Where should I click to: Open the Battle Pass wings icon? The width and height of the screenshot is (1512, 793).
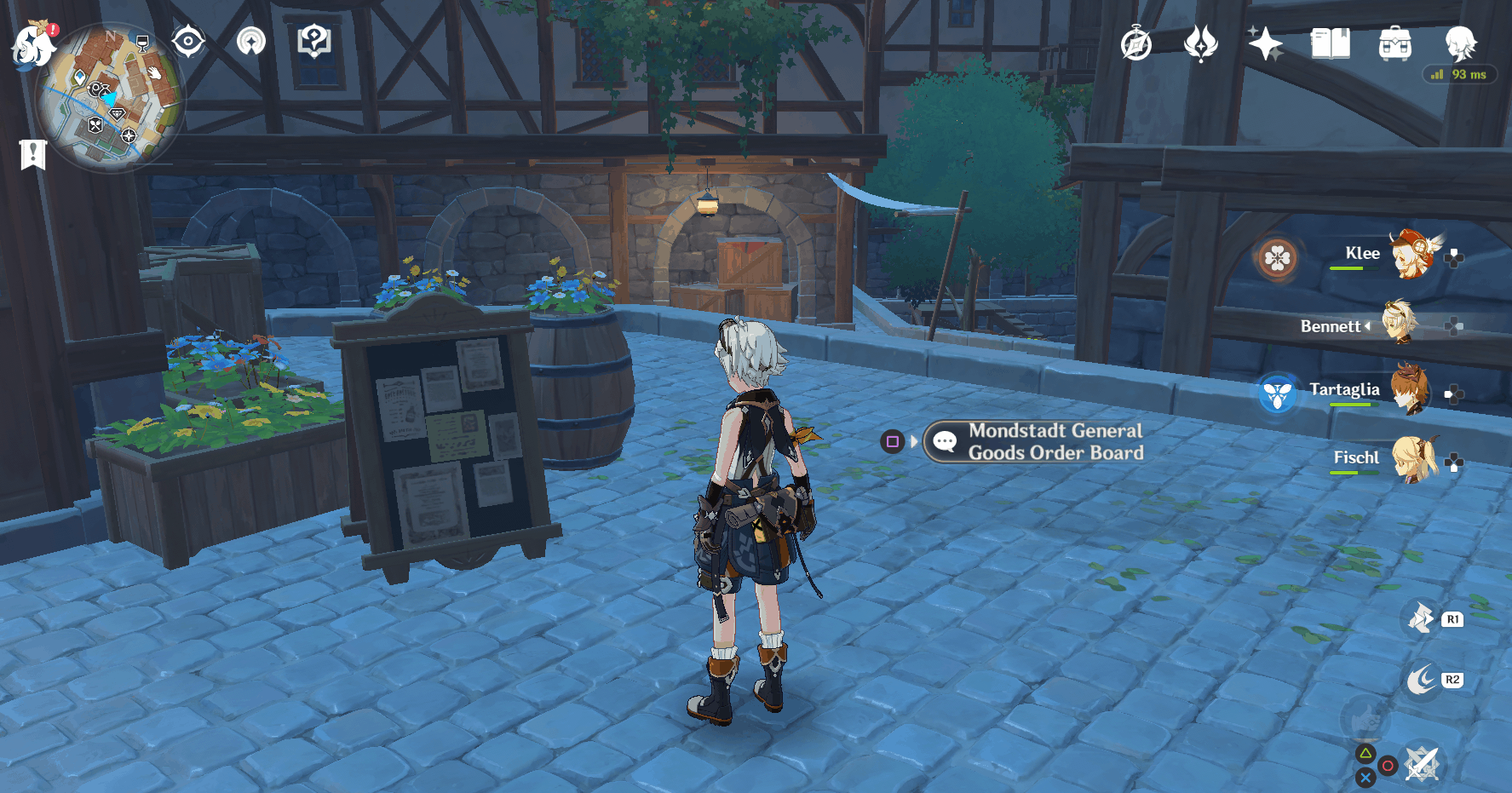tap(1200, 42)
